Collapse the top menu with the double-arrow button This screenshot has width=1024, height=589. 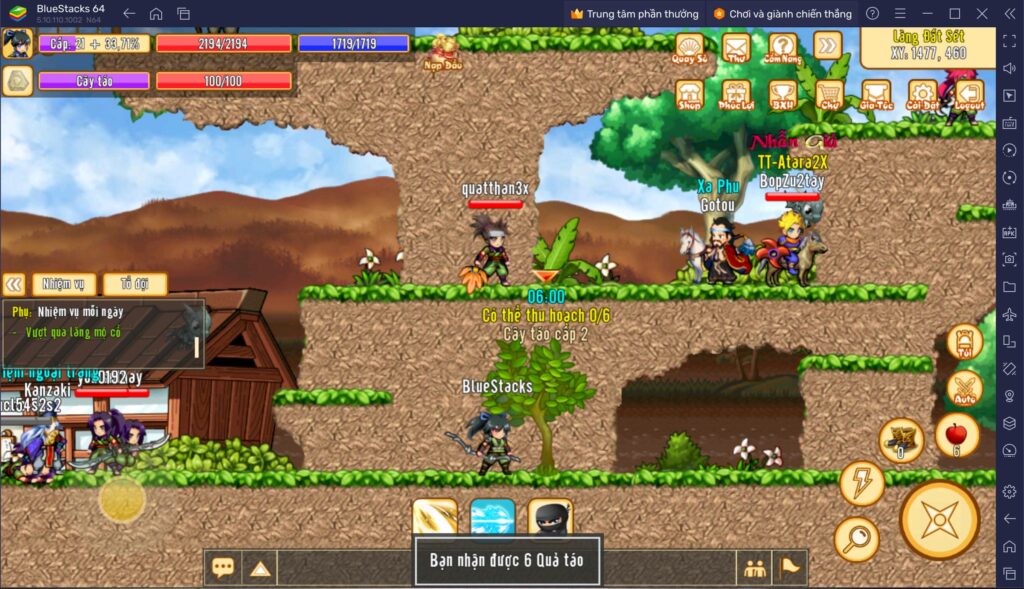[x=827, y=45]
